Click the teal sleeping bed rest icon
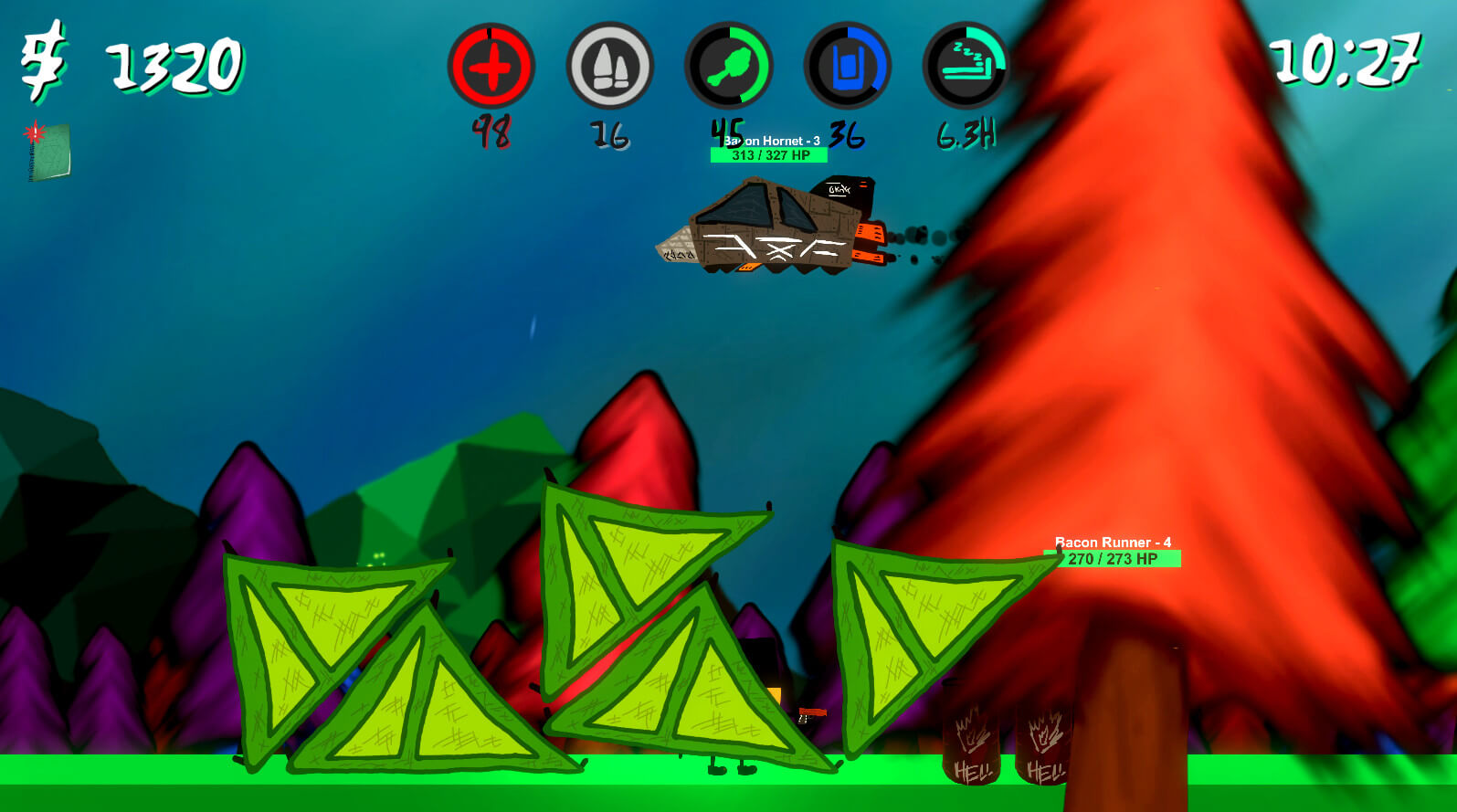The image size is (1457, 812). (966, 67)
